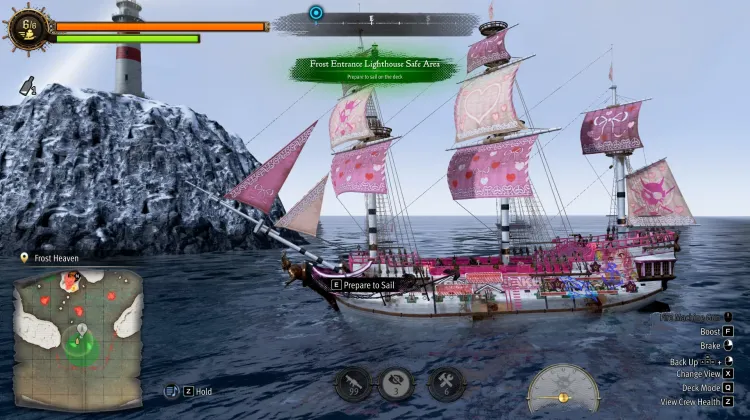The image size is (750, 420).
Task: Toggle the crossed-out eye spotting icon
Action: coord(397,384)
